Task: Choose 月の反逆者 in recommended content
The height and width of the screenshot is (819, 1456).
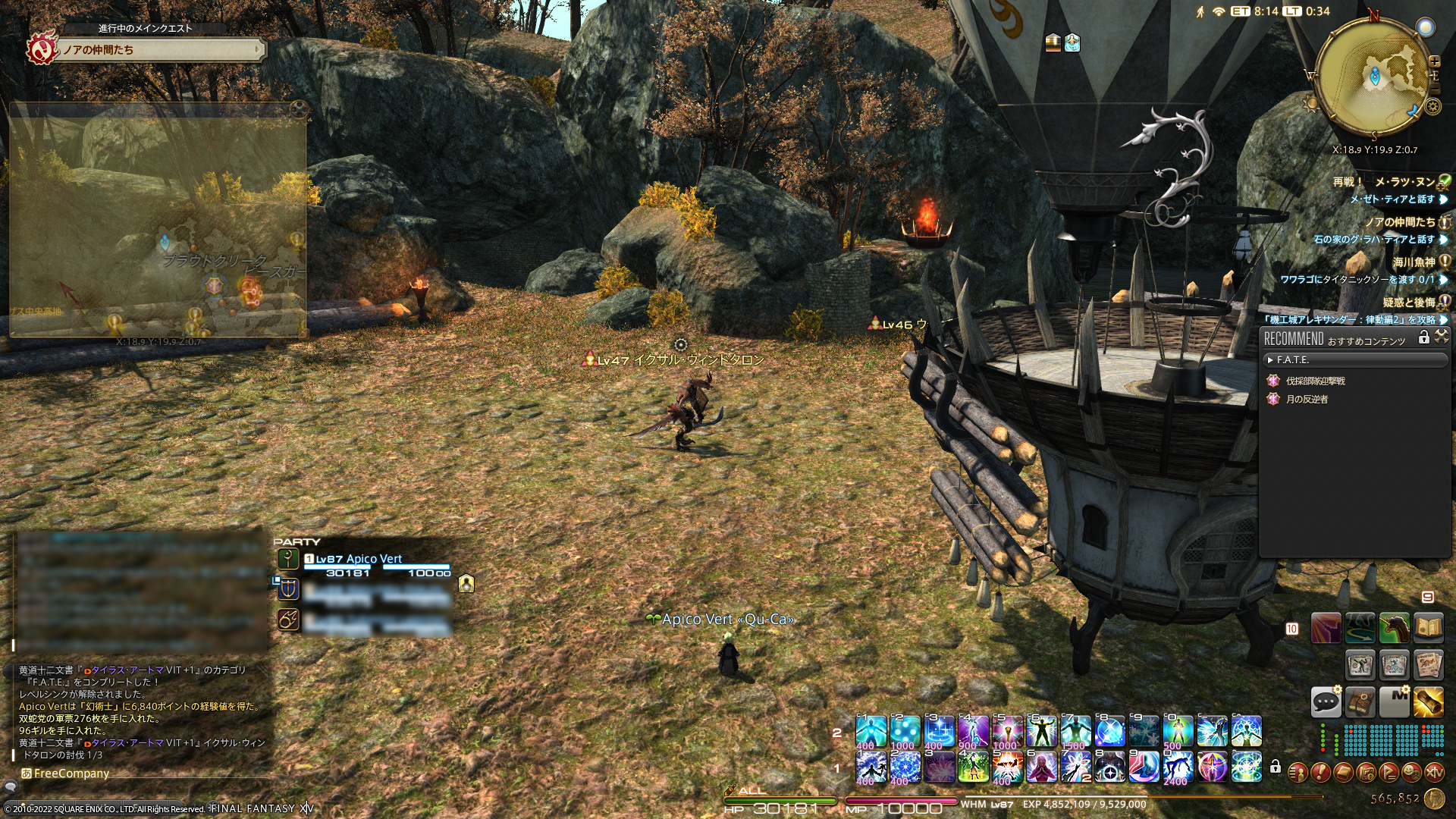Action: click(1307, 399)
